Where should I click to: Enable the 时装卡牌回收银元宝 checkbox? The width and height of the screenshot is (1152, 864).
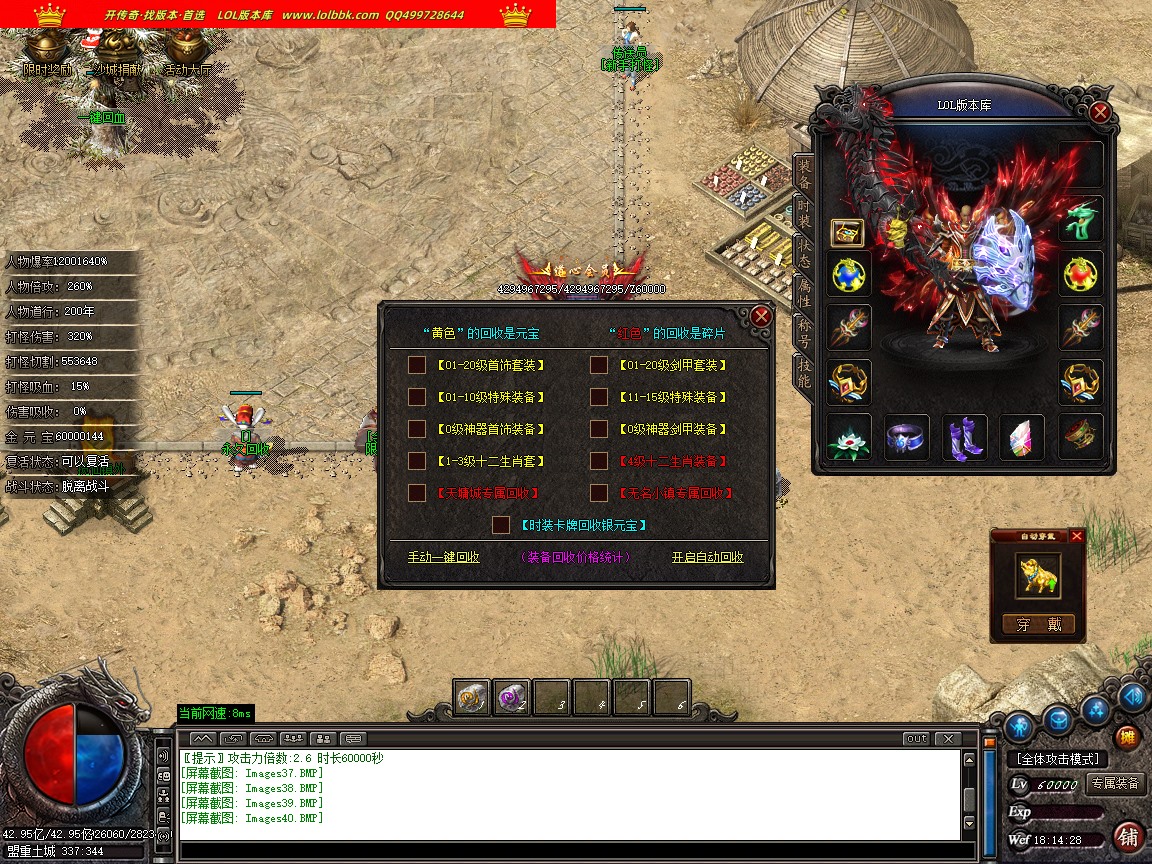pos(501,525)
